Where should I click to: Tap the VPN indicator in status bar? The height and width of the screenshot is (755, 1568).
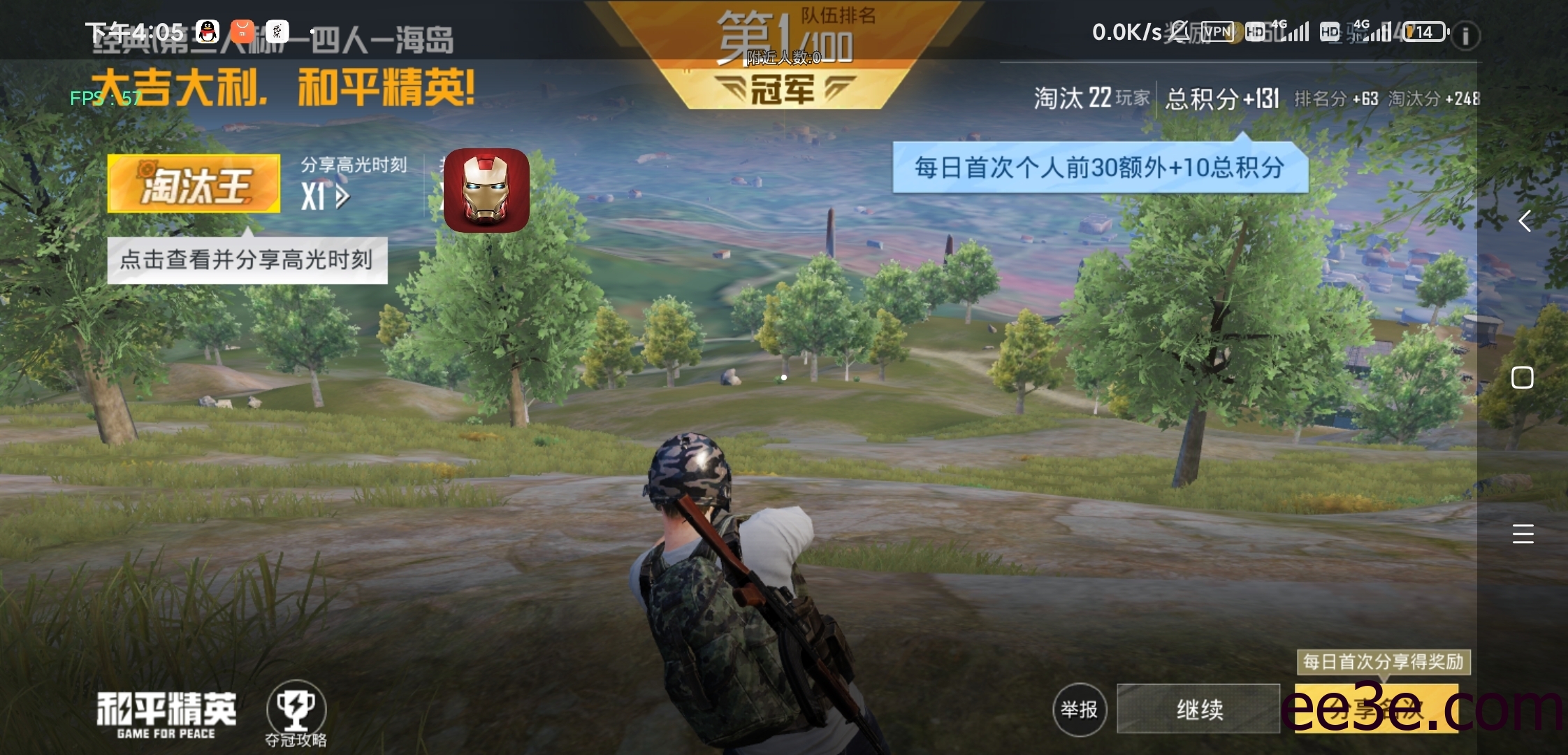1219,31
